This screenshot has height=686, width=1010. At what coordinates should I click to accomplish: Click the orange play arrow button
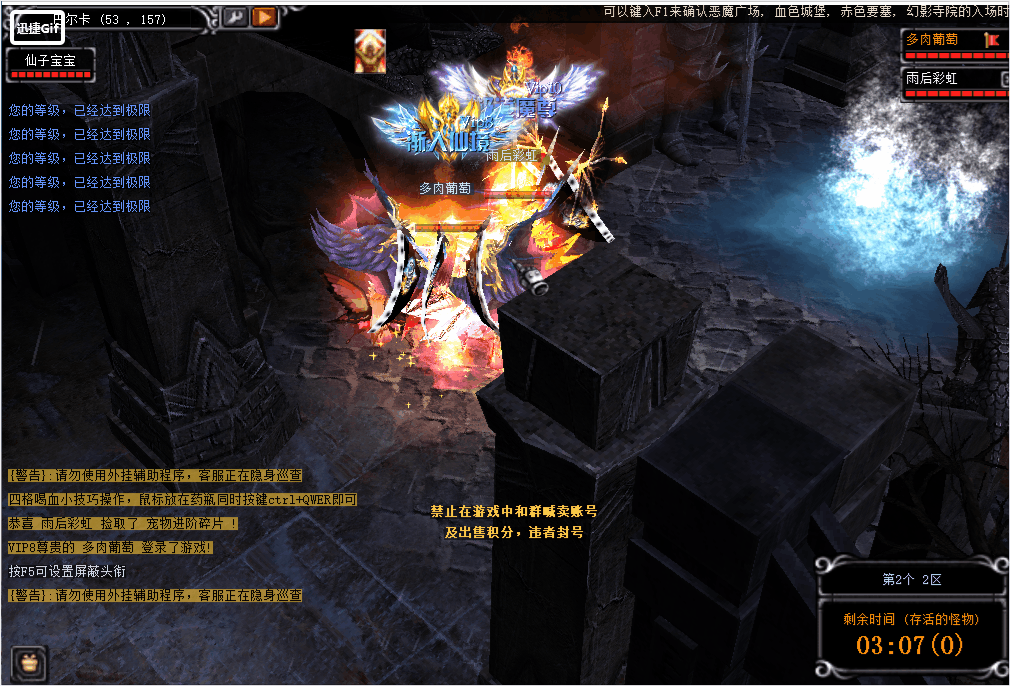264,17
